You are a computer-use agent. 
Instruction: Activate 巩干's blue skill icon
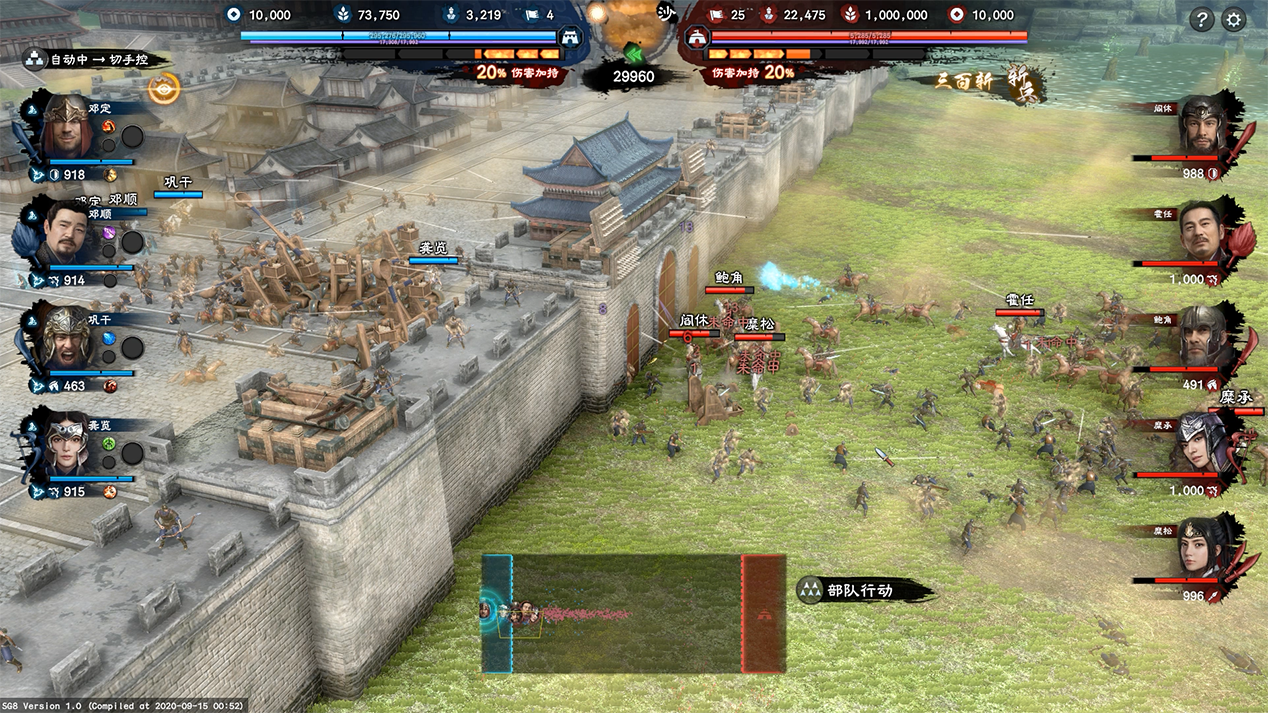pos(109,339)
